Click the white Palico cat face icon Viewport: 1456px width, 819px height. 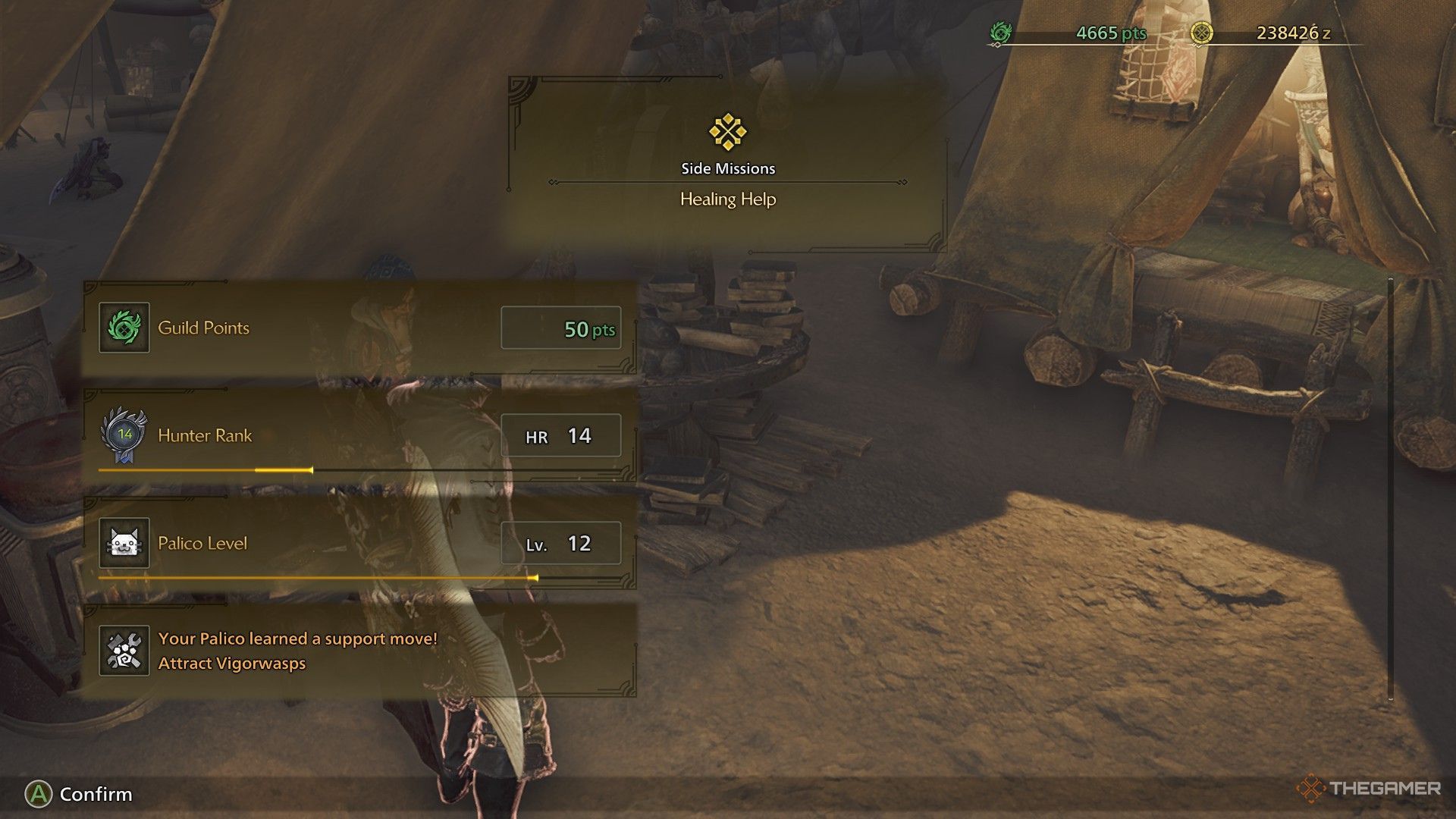[x=124, y=543]
